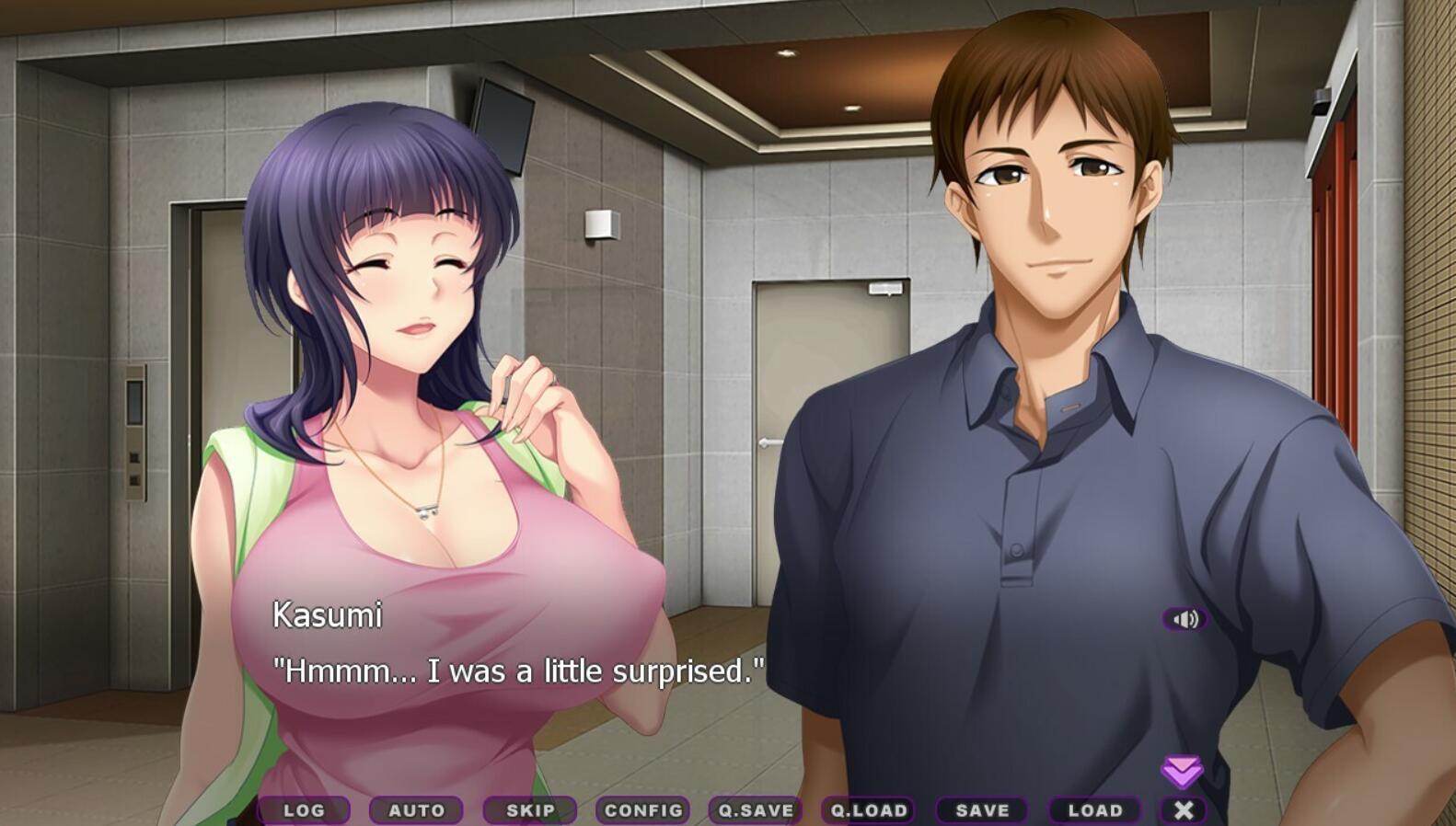The width and height of the screenshot is (1456, 826).
Task: Toggle AUTO read mode
Action: [417, 810]
